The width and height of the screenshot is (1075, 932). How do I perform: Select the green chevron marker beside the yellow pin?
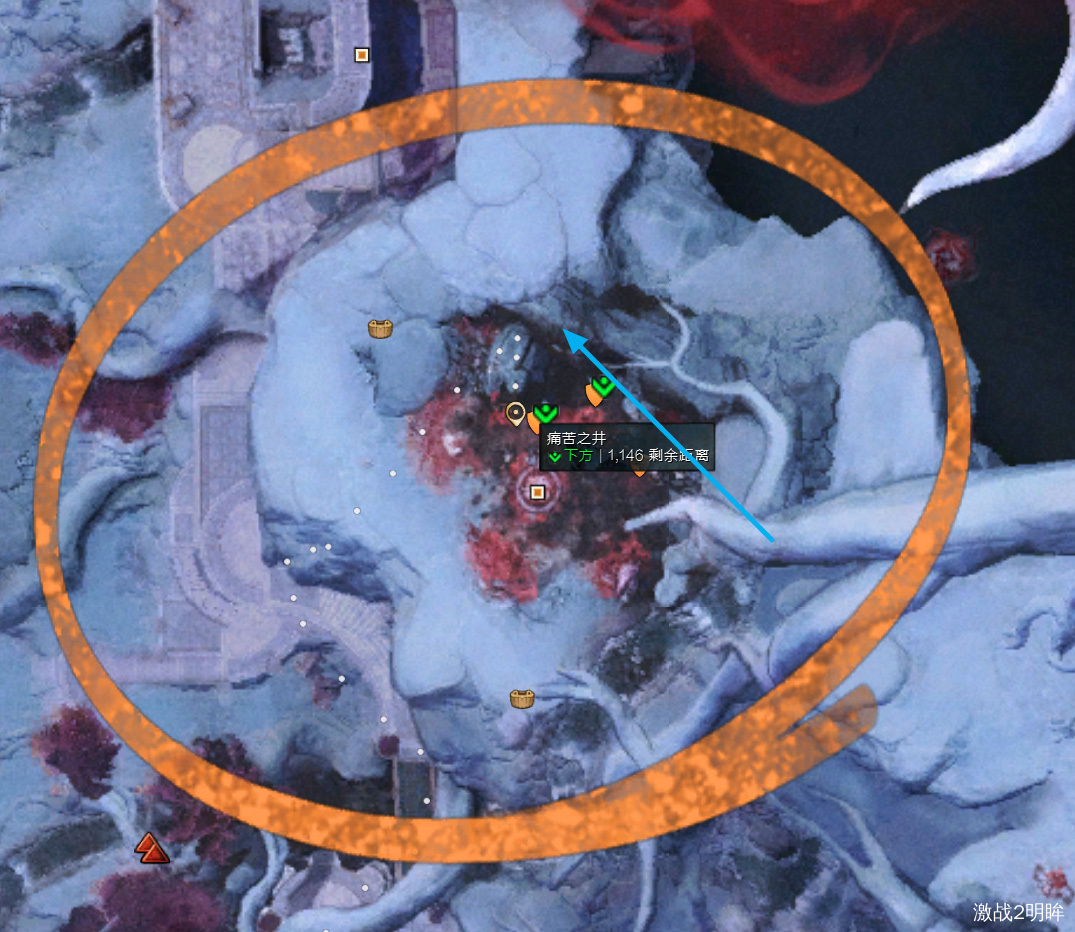[x=545, y=412]
